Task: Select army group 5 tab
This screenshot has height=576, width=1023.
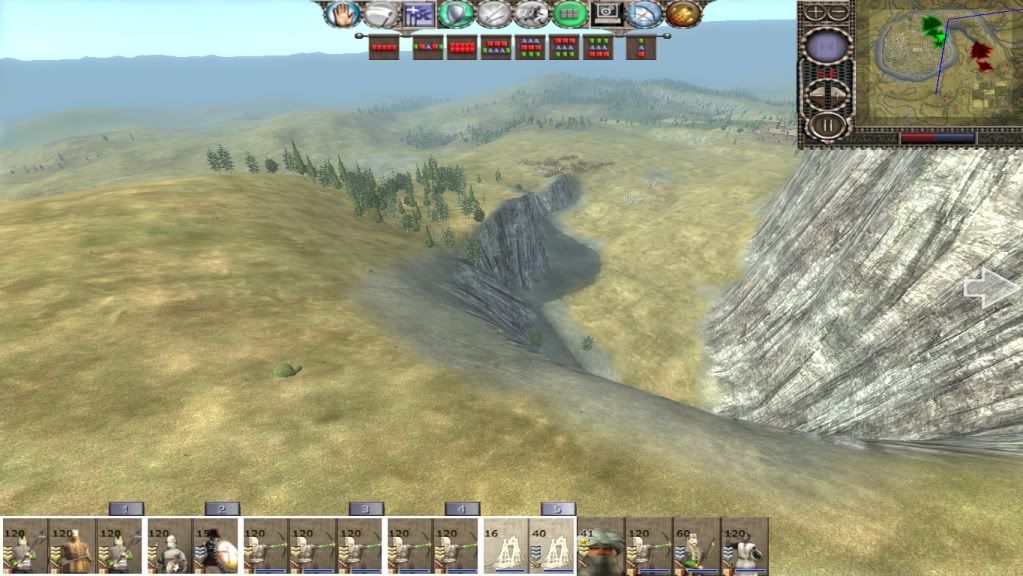Action: pyautogui.click(x=558, y=509)
